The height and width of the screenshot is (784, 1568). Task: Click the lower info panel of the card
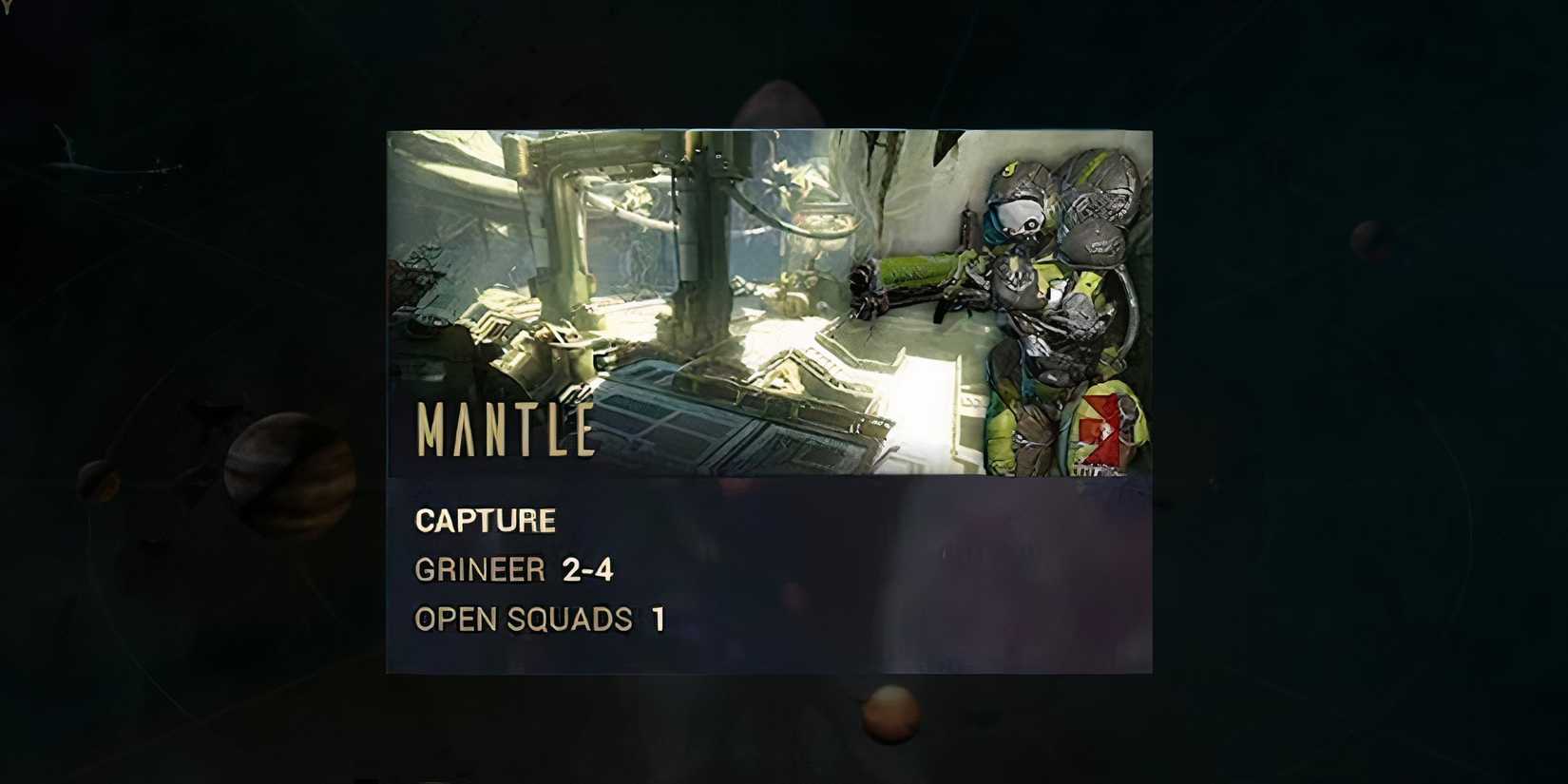(x=770, y=570)
